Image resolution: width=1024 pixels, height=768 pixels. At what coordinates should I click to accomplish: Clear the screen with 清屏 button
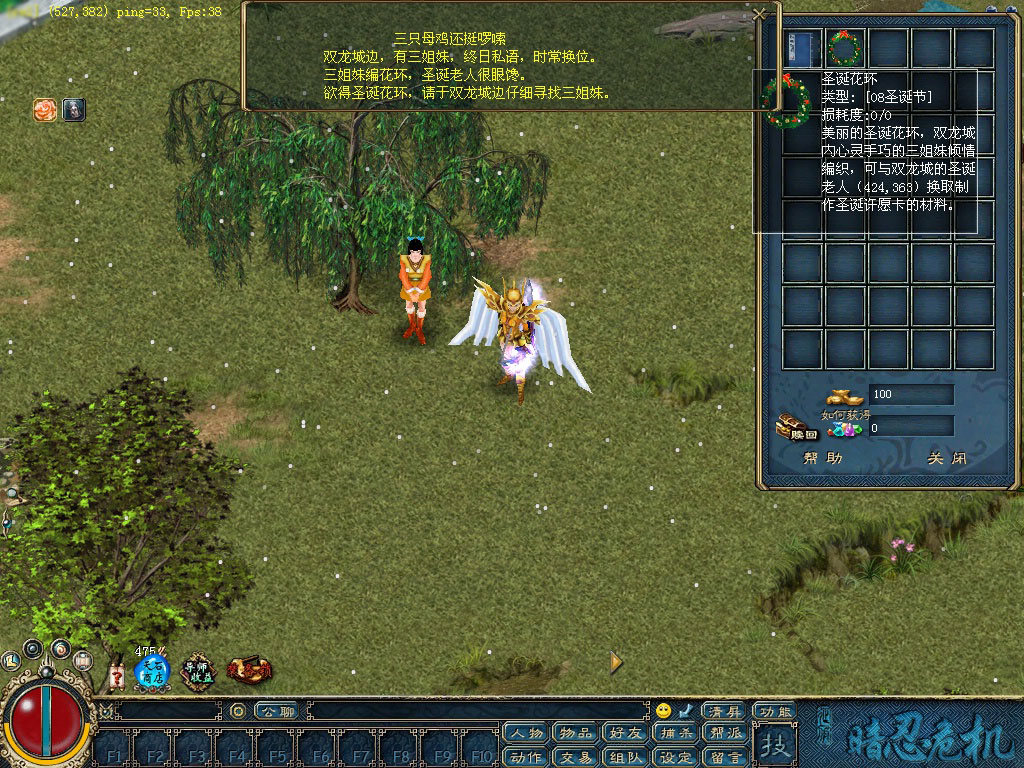click(724, 711)
